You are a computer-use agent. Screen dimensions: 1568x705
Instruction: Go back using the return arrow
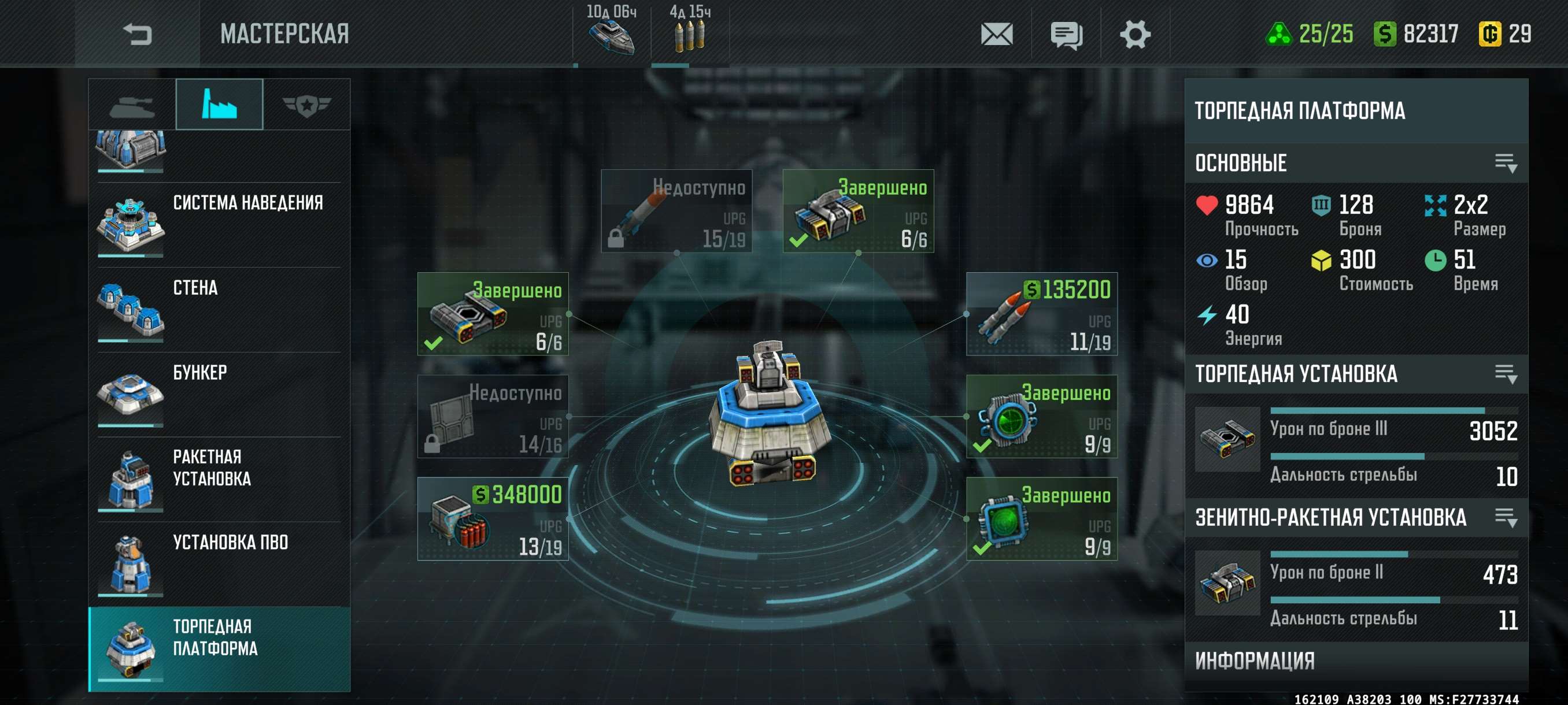(x=137, y=34)
